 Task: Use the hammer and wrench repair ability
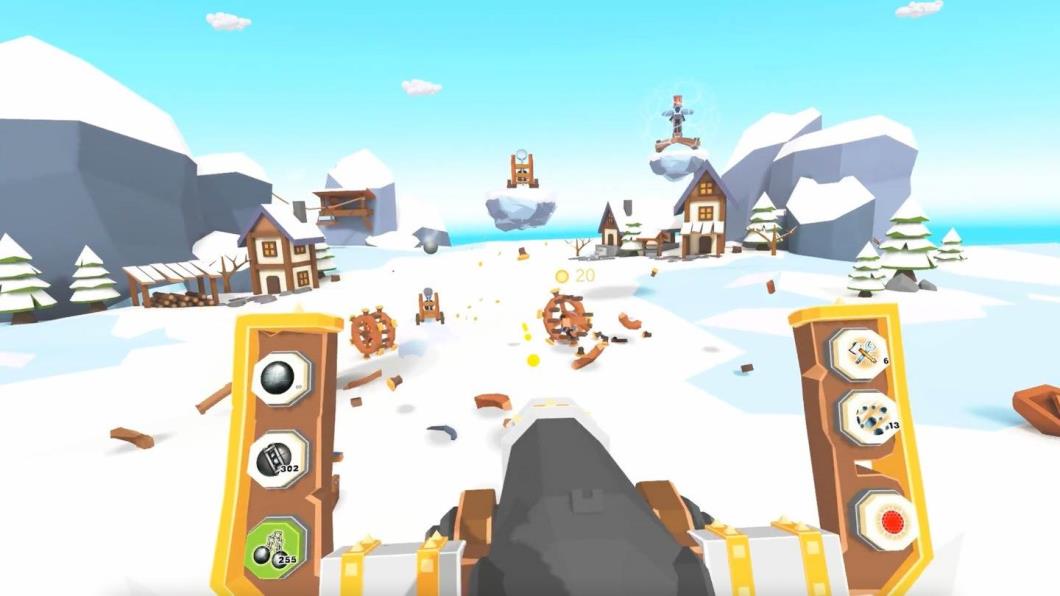pos(859,353)
